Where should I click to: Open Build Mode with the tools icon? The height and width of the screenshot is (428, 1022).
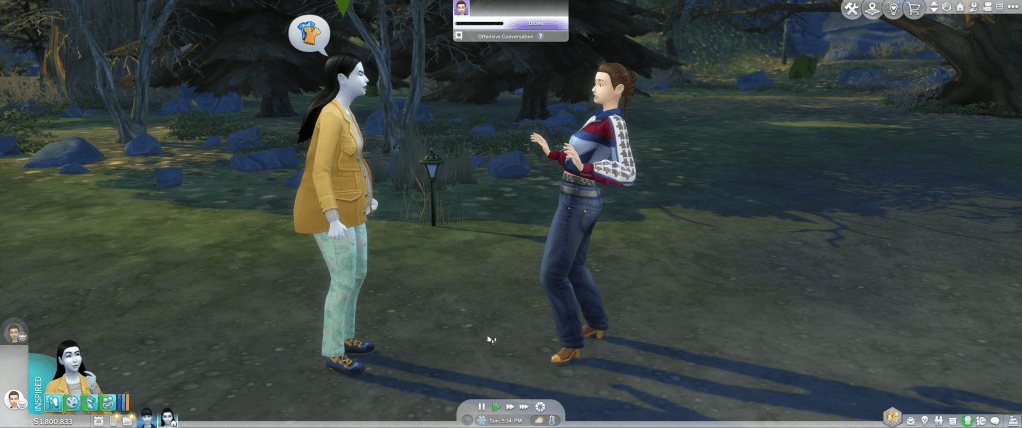(x=851, y=9)
